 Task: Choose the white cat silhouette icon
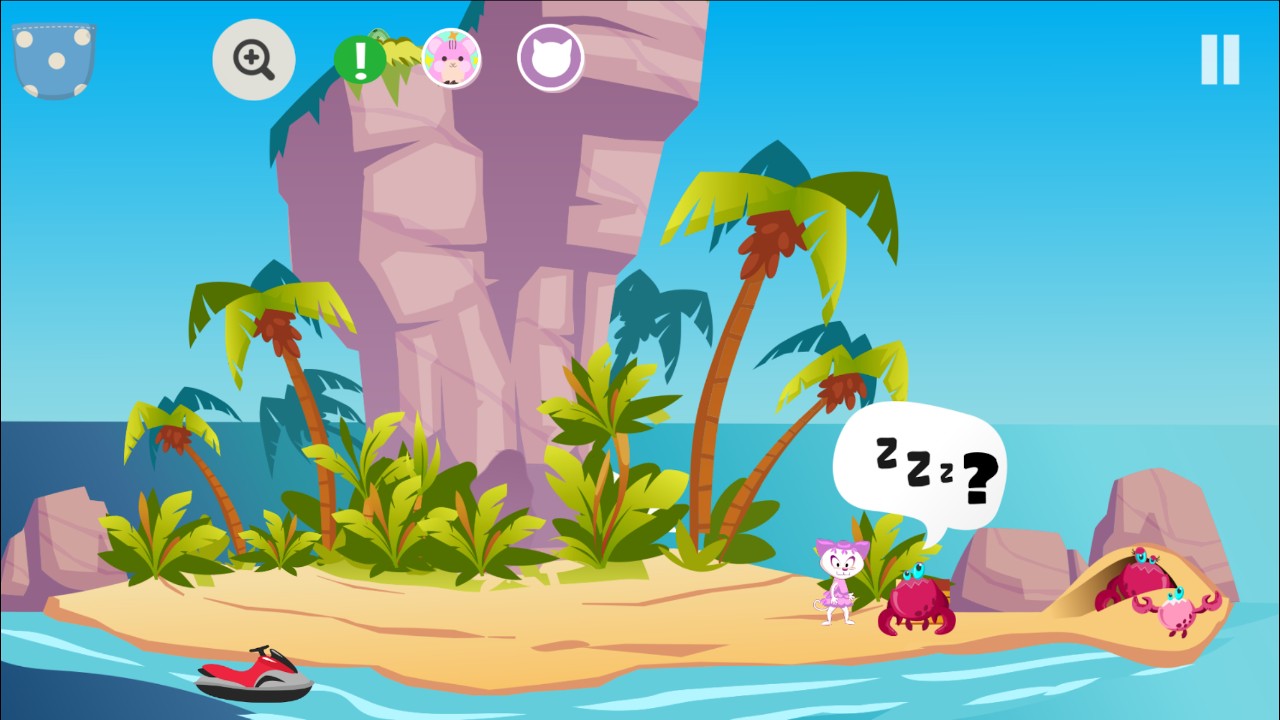[550, 58]
